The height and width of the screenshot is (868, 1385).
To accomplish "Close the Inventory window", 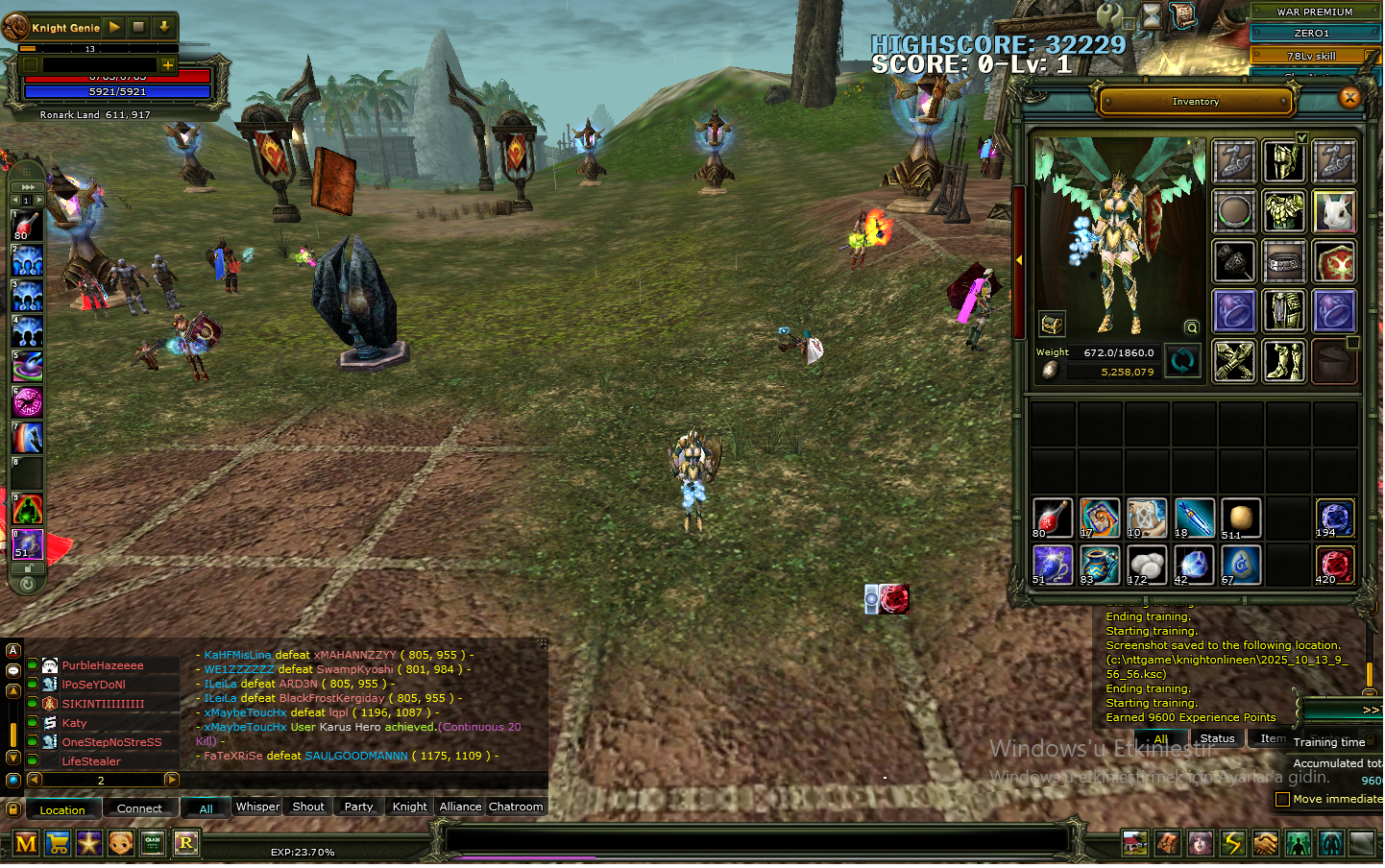I will pos(1349,97).
